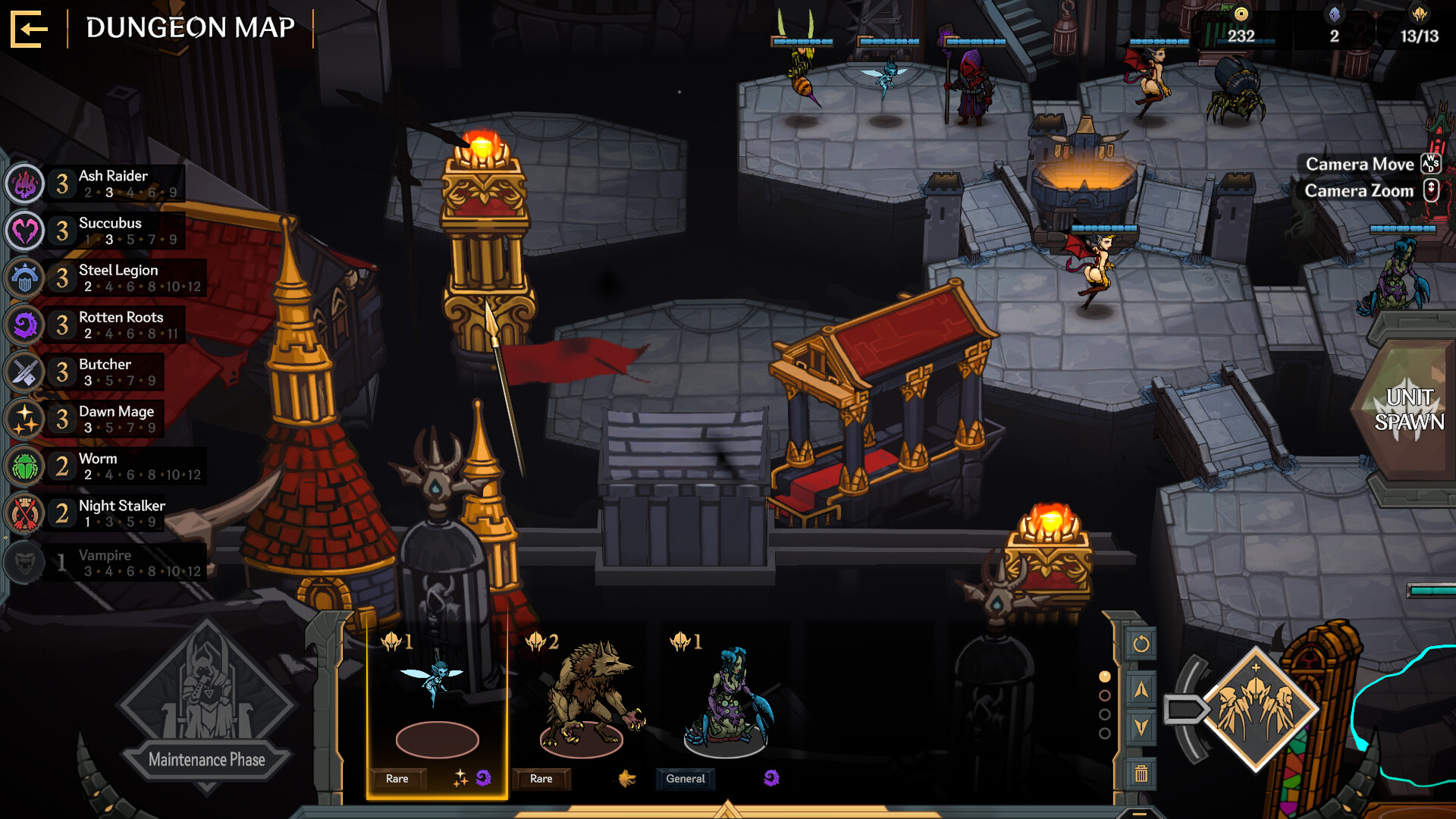Select the Ash Raider unit in the roster
Image resolution: width=1456 pixels, height=819 pixels.
click(25, 184)
